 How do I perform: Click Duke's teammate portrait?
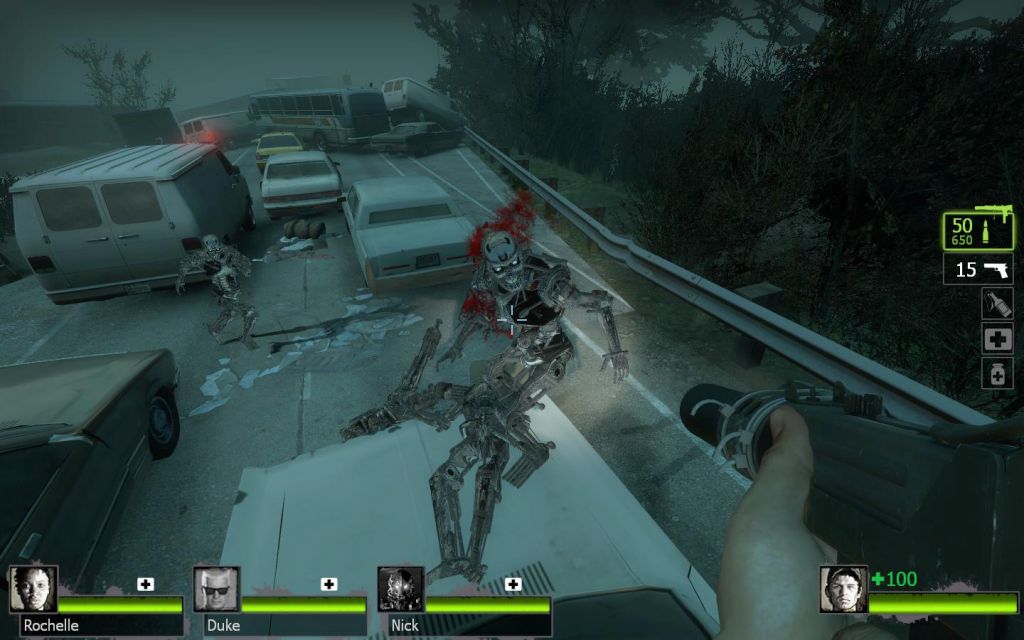coord(216,590)
